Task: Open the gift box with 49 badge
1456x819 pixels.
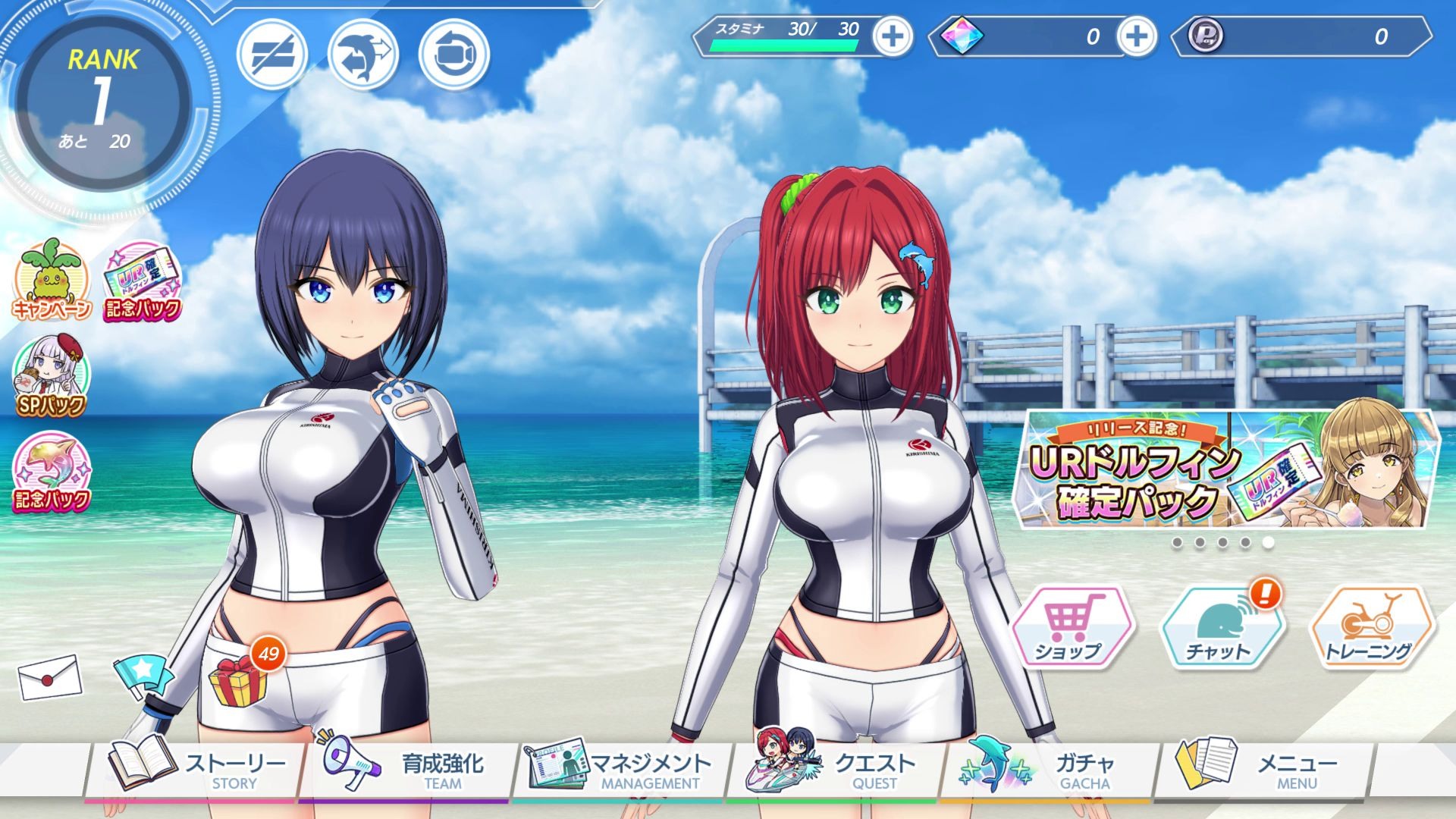Action: 239,680
